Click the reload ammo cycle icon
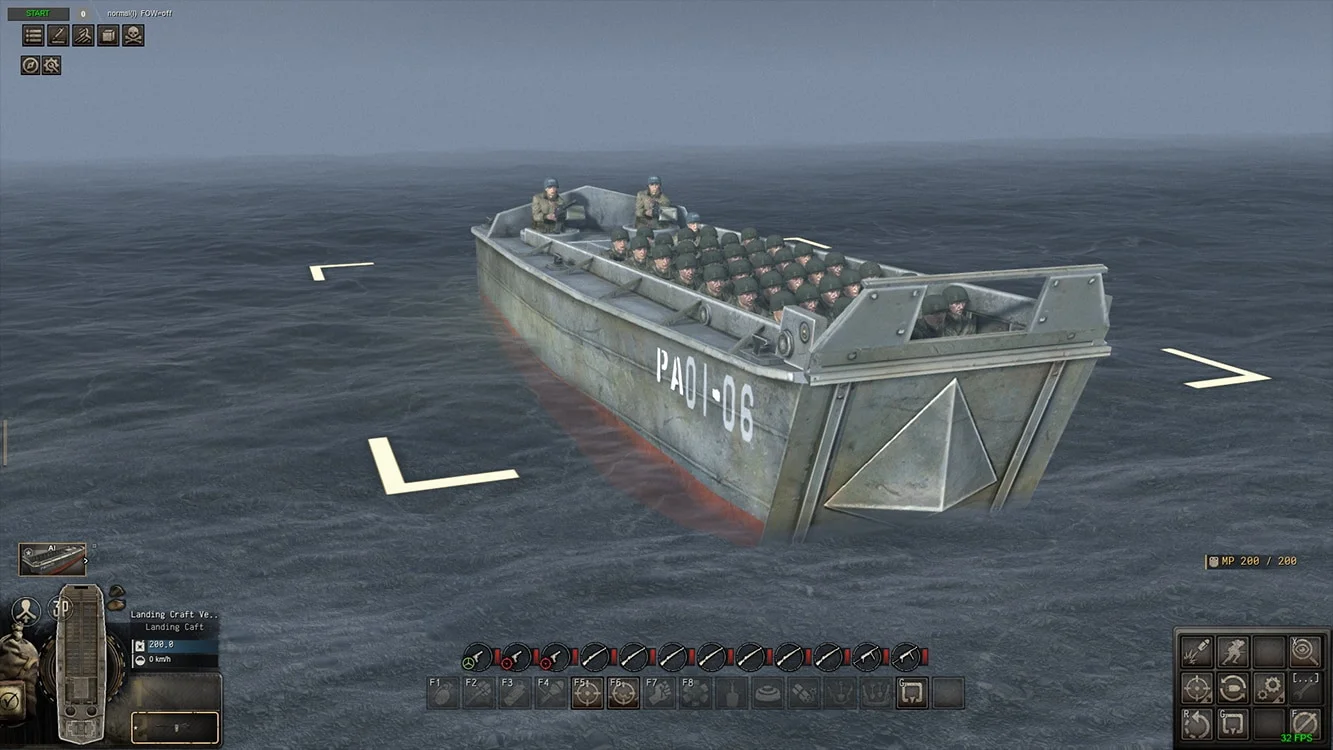This screenshot has height=750, width=1333. pos(1233,688)
